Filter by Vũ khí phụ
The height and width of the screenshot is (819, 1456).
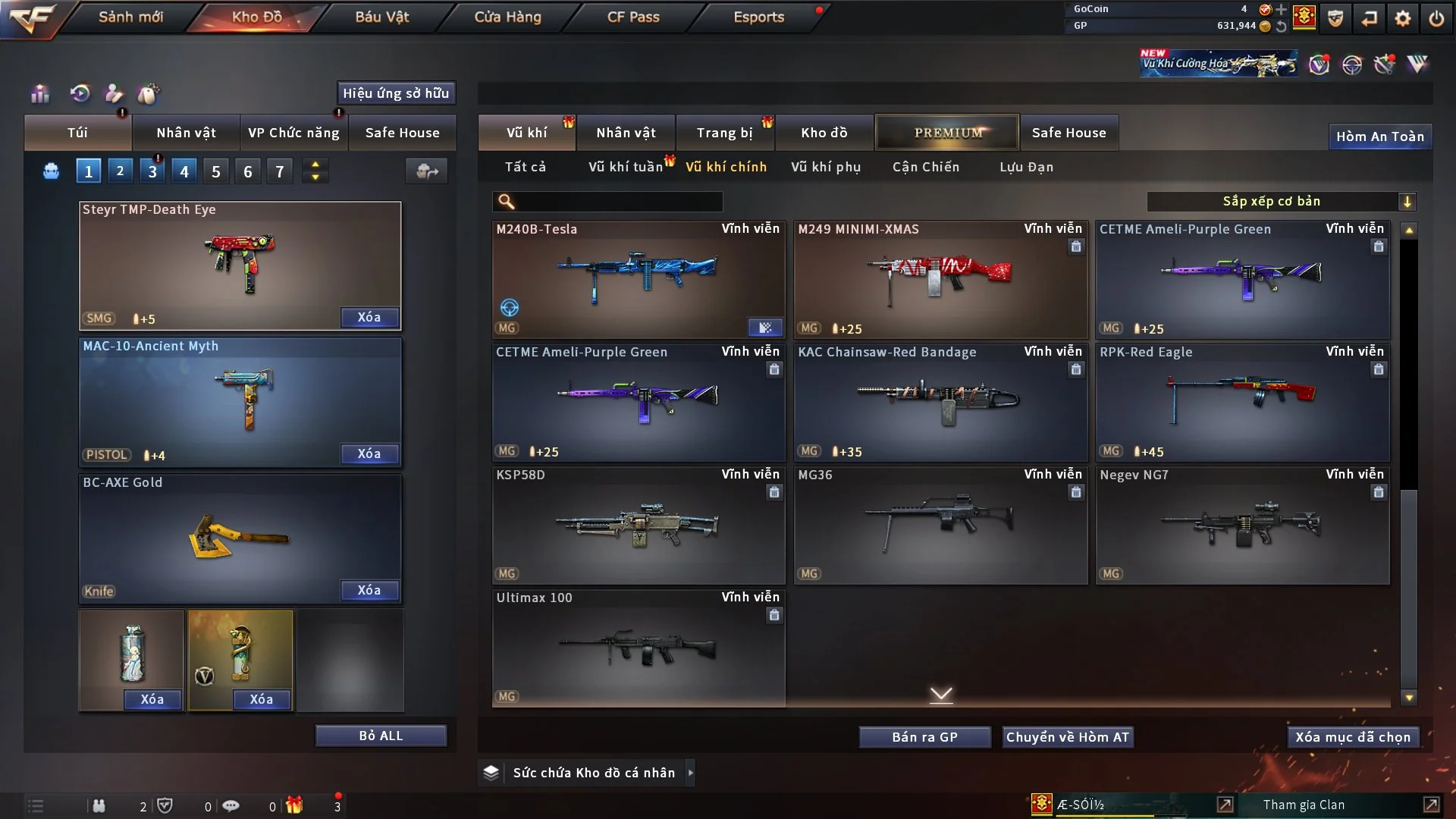point(826,167)
